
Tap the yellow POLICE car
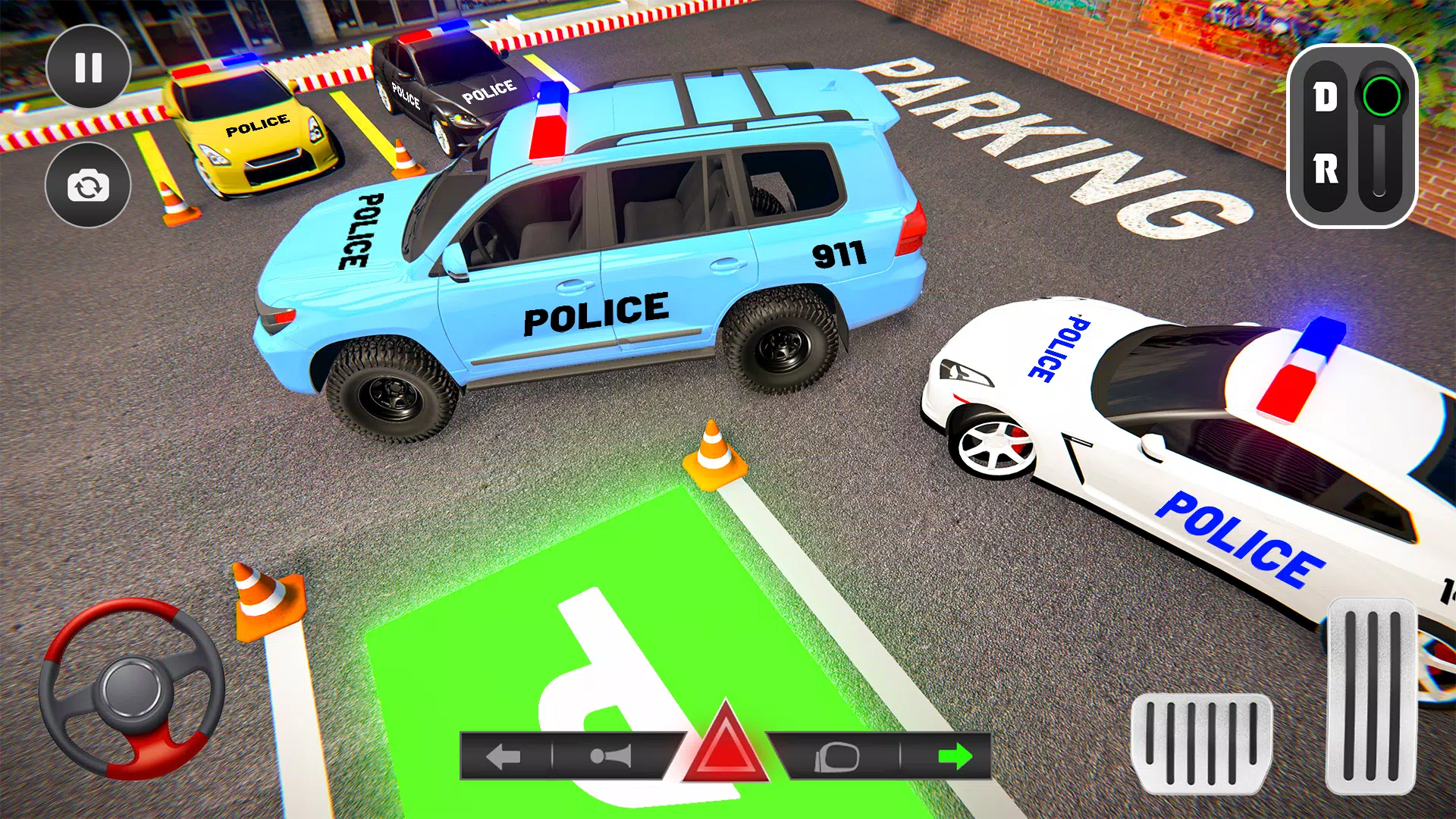coord(250,129)
